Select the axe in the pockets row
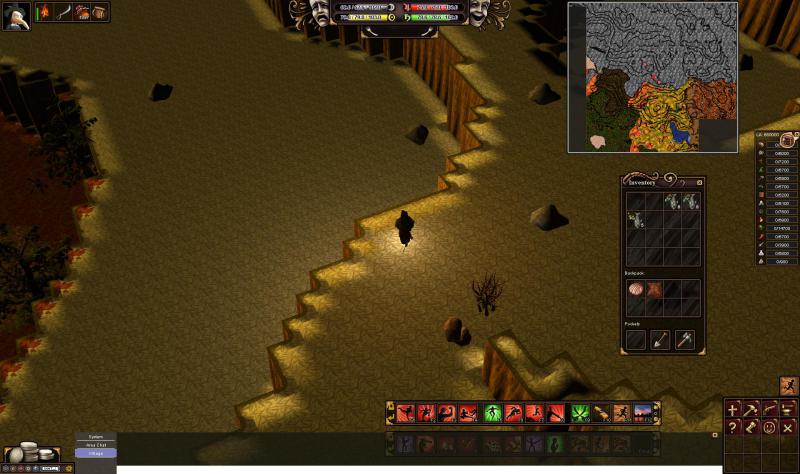The height and width of the screenshot is (474, 800). coord(684,340)
